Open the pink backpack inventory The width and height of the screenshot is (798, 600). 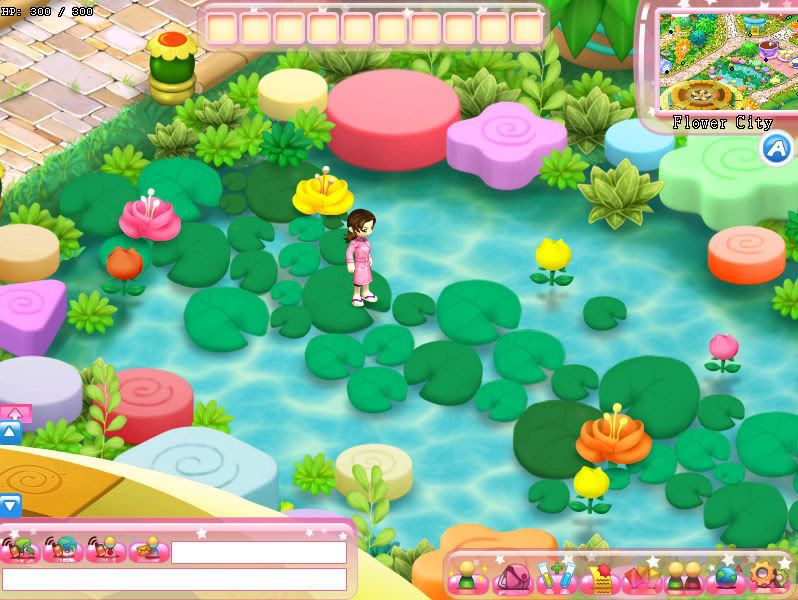(512, 577)
